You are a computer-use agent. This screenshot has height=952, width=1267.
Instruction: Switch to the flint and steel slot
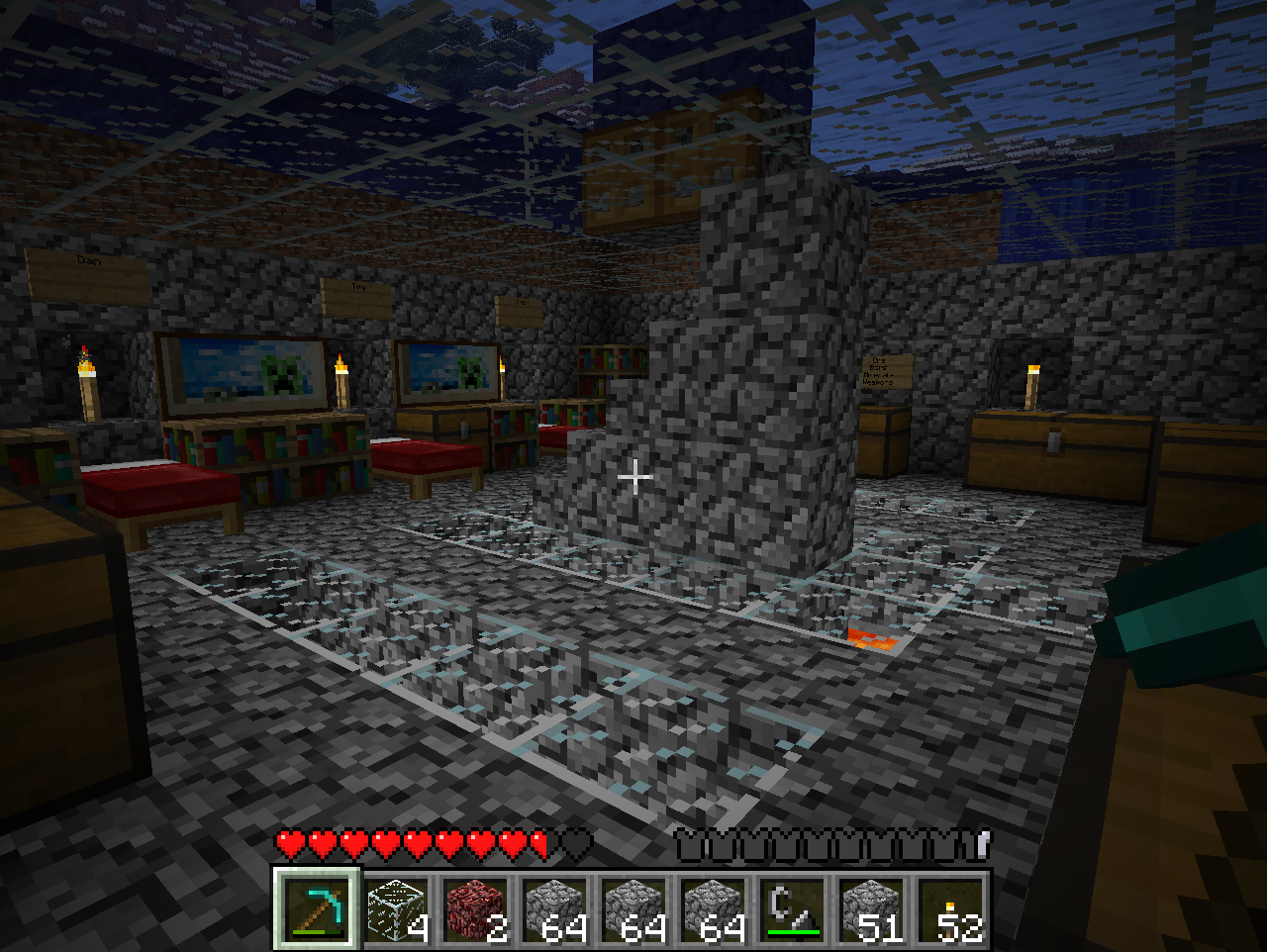pos(792,908)
